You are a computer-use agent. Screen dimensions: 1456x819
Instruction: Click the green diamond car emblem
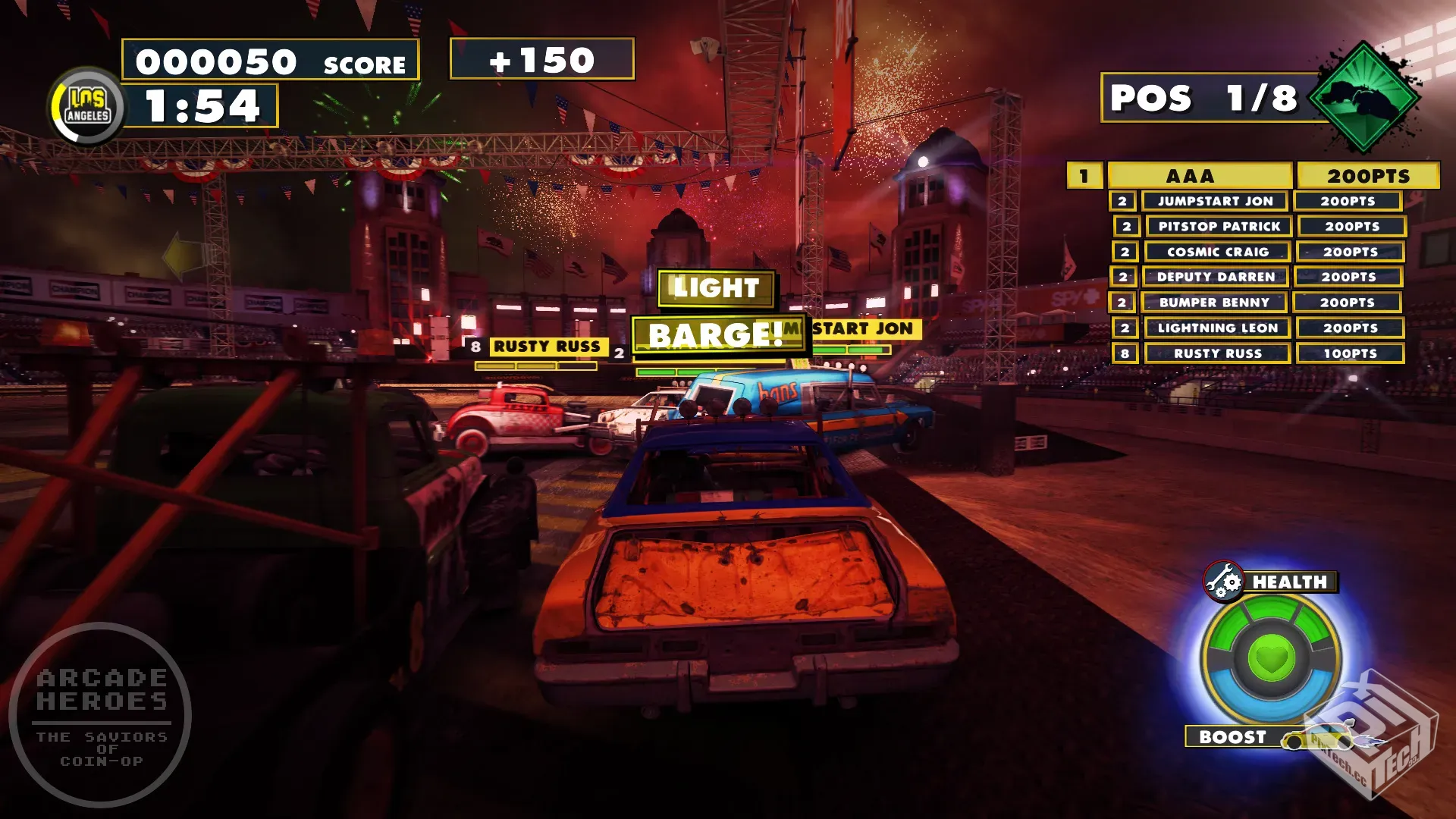[x=1364, y=97]
